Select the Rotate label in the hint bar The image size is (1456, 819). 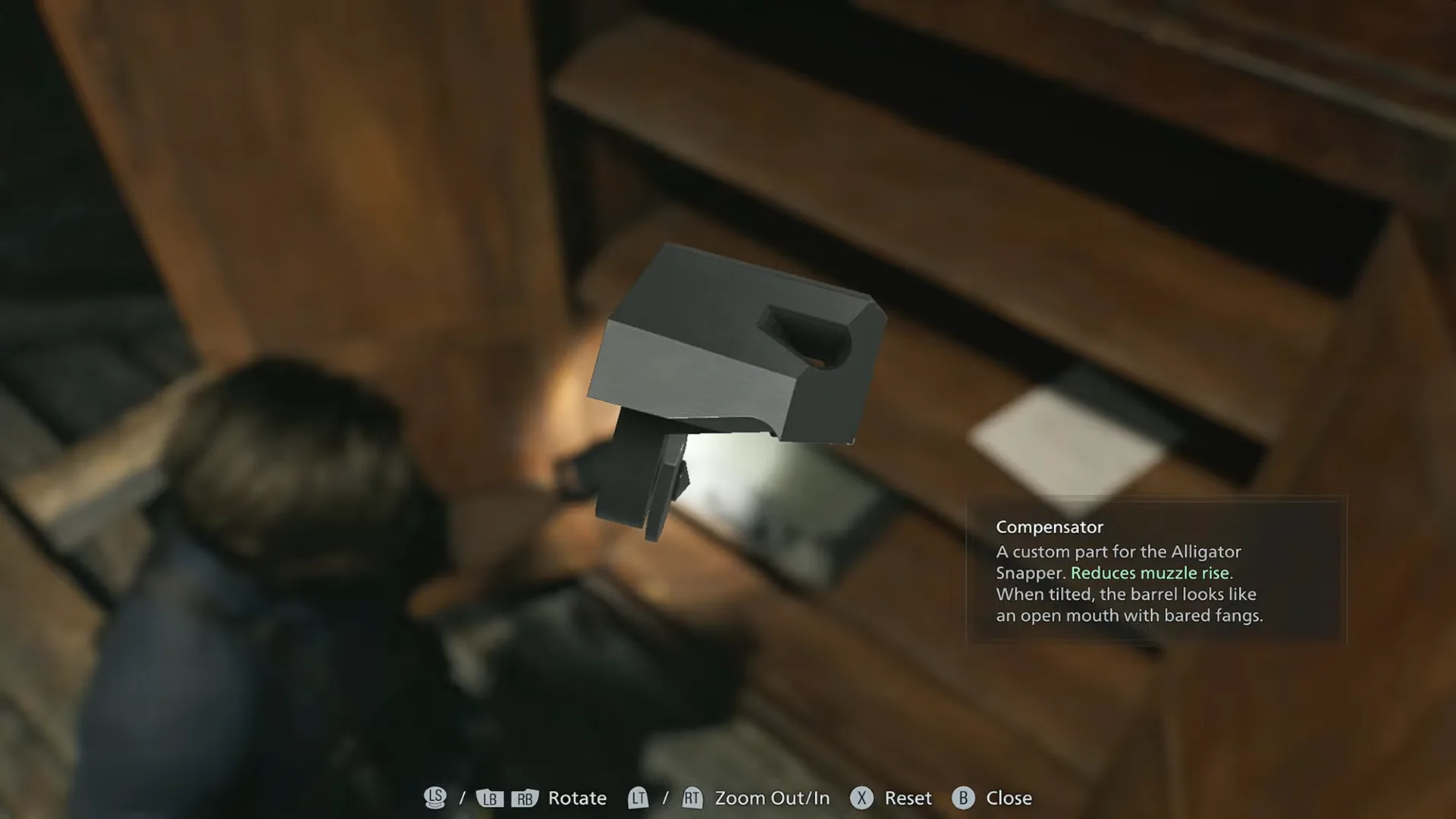[578, 798]
